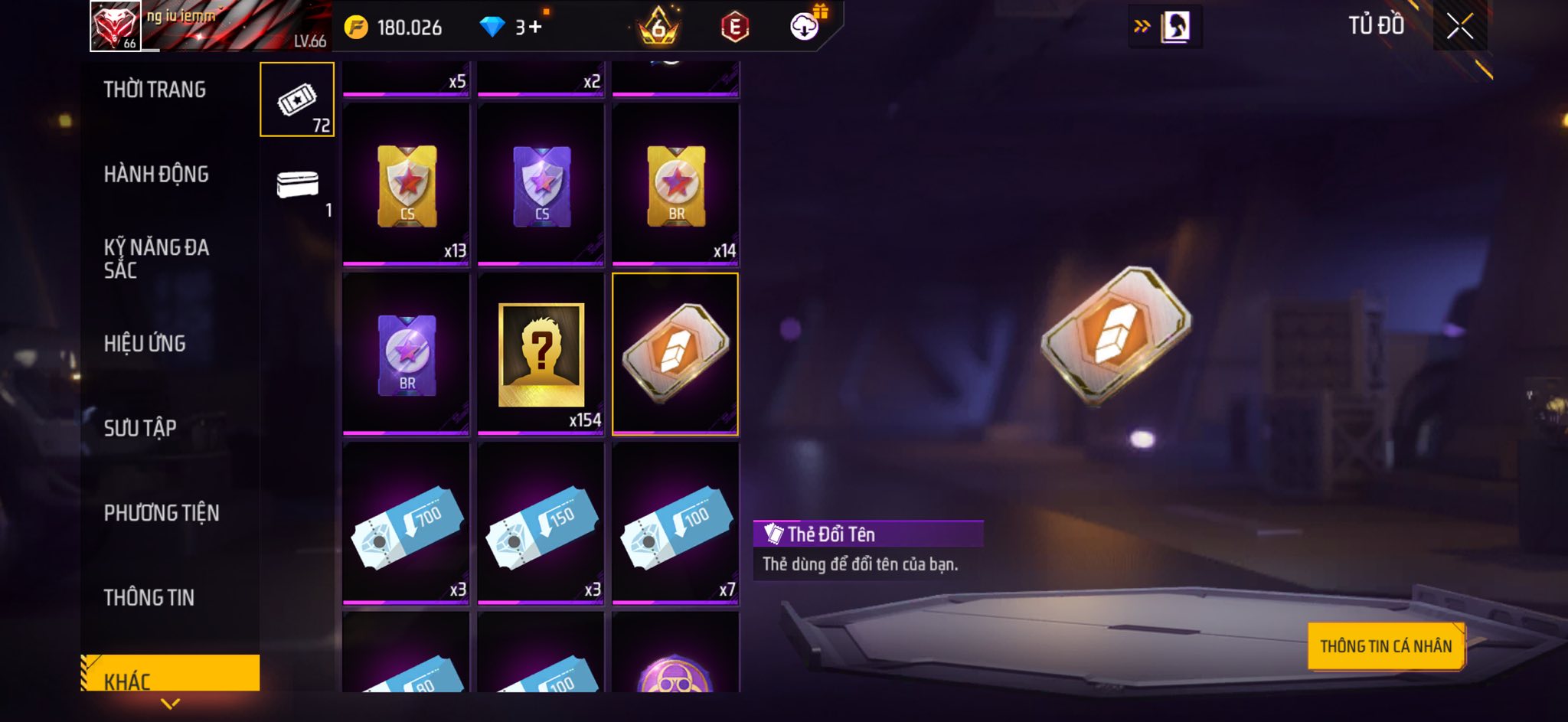Switch to the Hành Động tab

(156, 175)
